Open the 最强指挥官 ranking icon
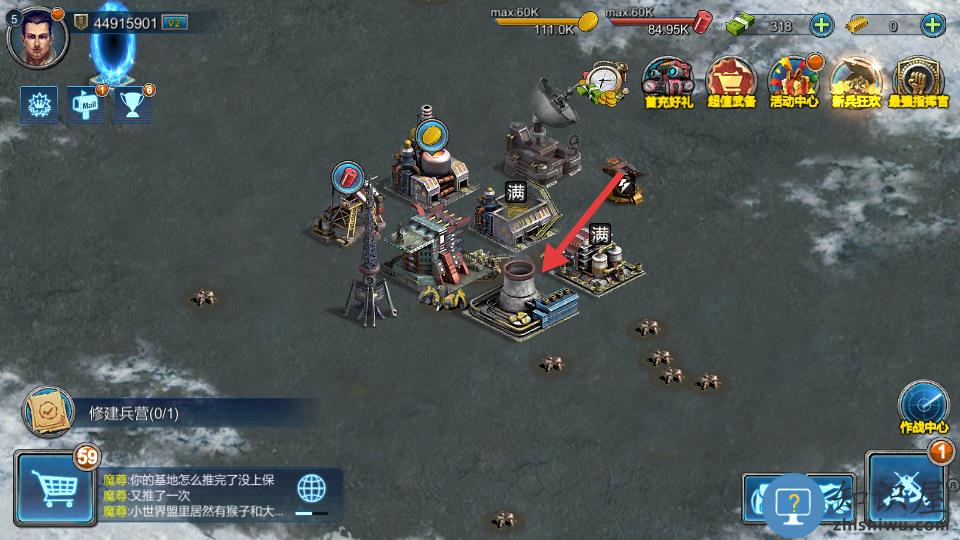Screen dimensions: 960x540 918,81
